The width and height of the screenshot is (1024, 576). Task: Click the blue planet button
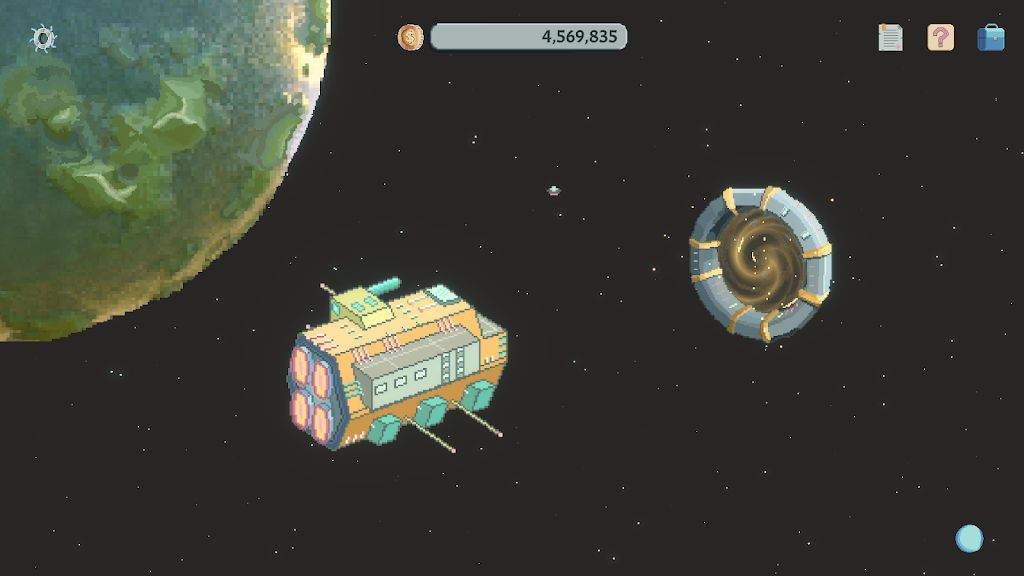point(969,538)
